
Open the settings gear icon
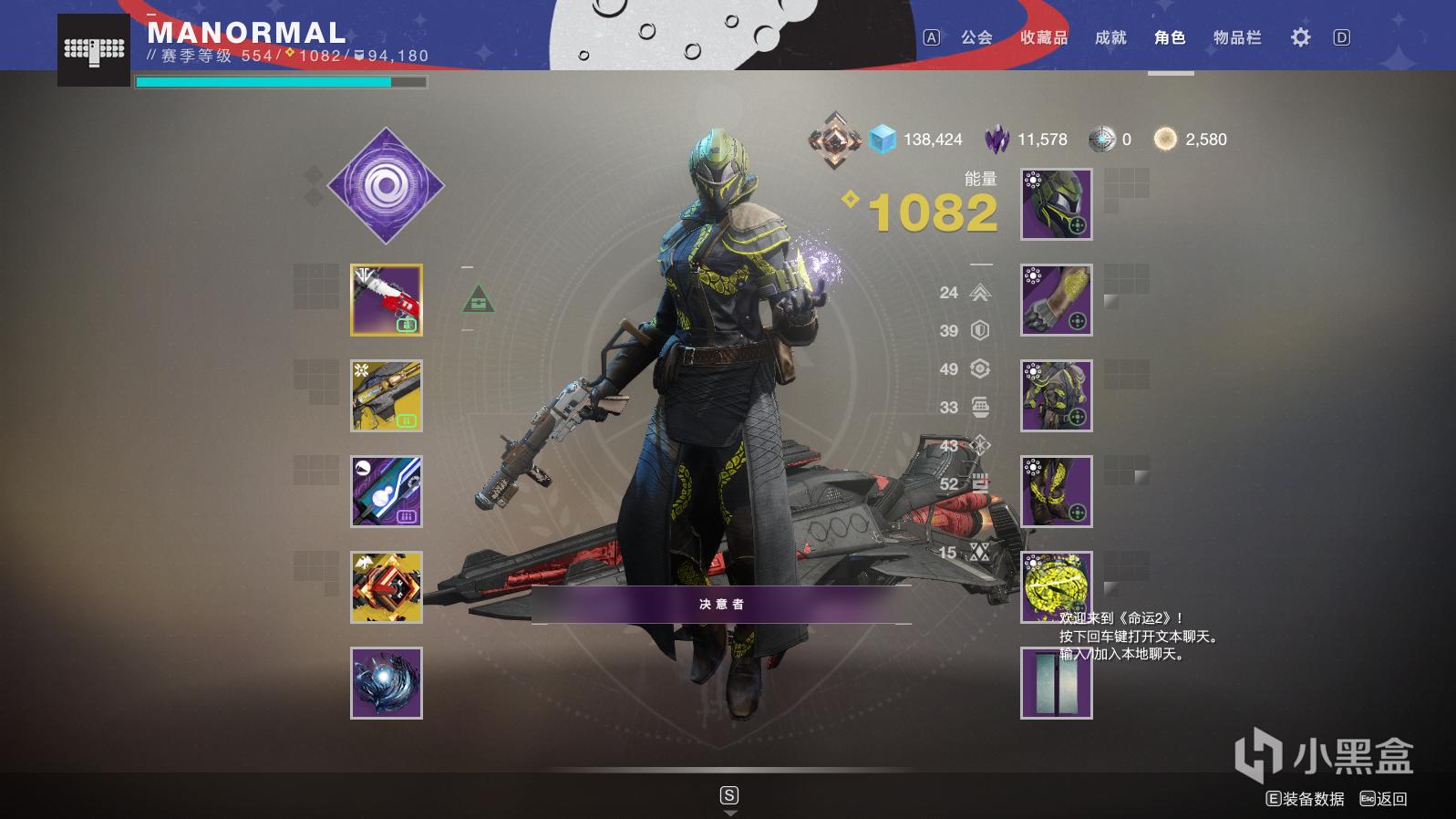(1300, 37)
